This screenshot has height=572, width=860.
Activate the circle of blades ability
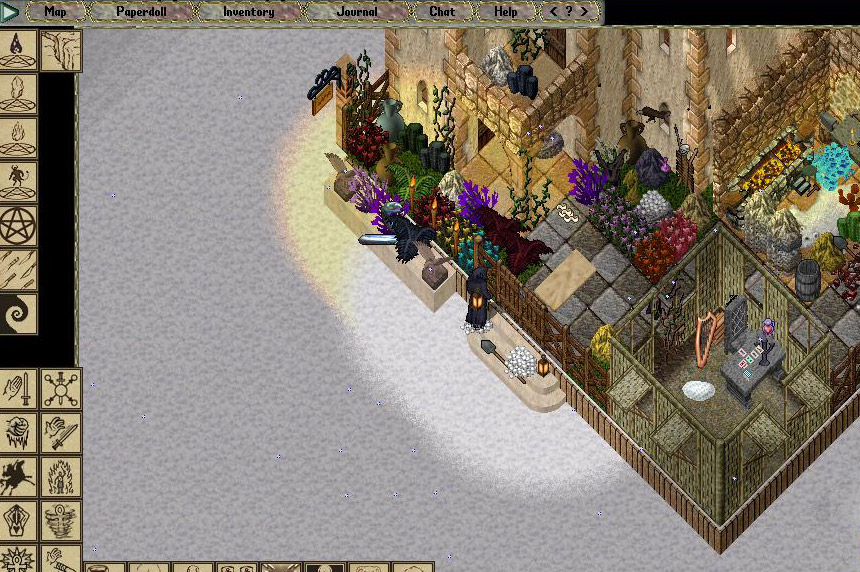[x=61, y=389]
